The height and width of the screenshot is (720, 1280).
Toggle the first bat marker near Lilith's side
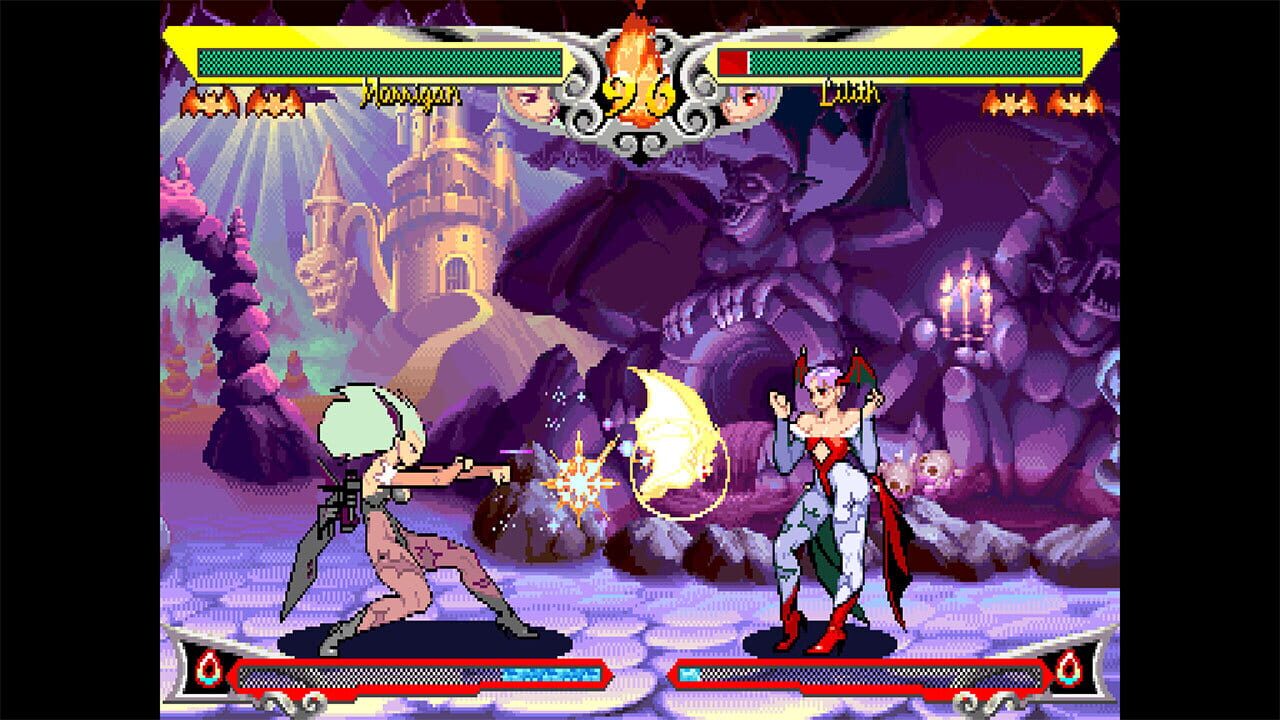(1010, 100)
